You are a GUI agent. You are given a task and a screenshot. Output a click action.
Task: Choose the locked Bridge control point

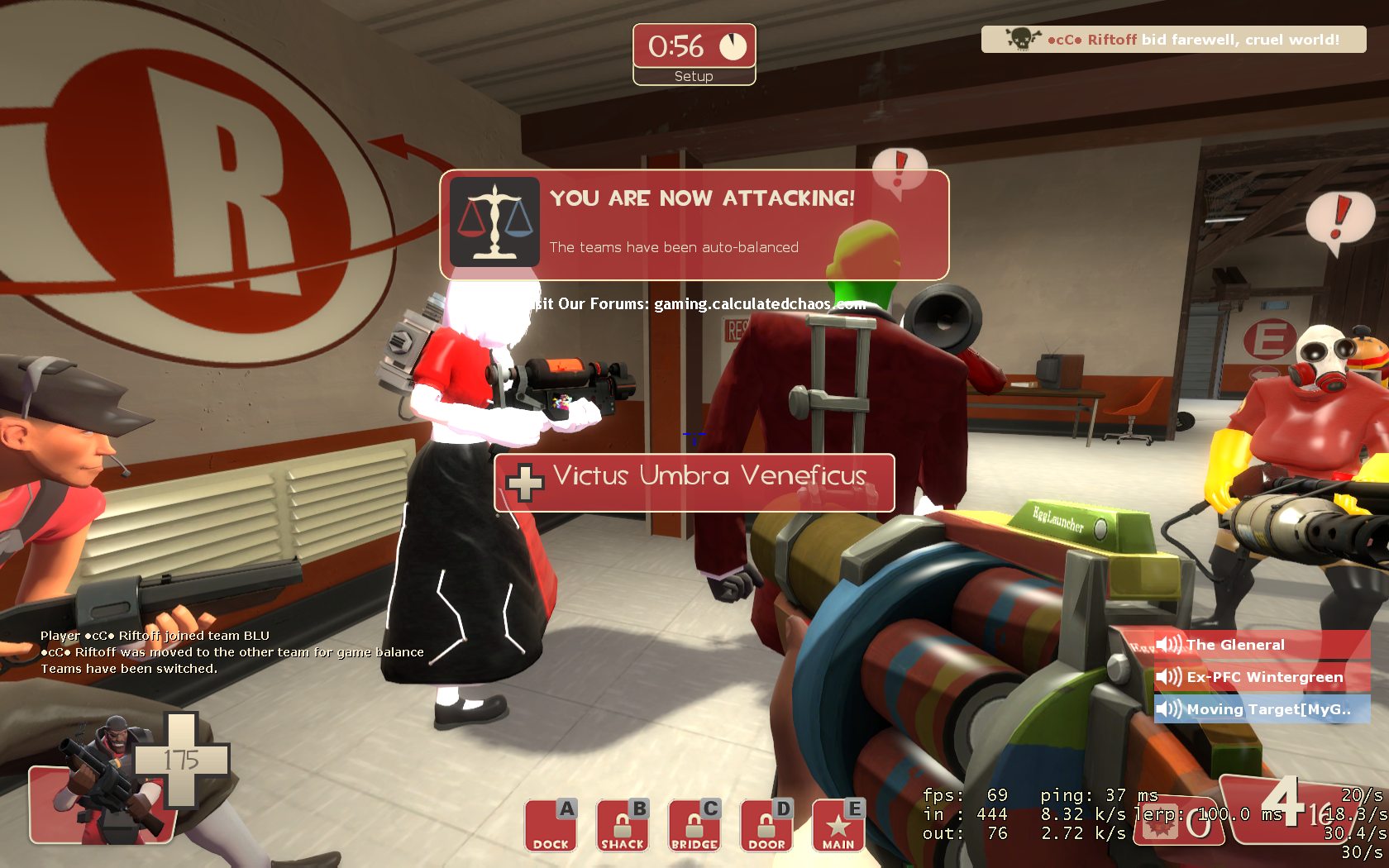694,826
